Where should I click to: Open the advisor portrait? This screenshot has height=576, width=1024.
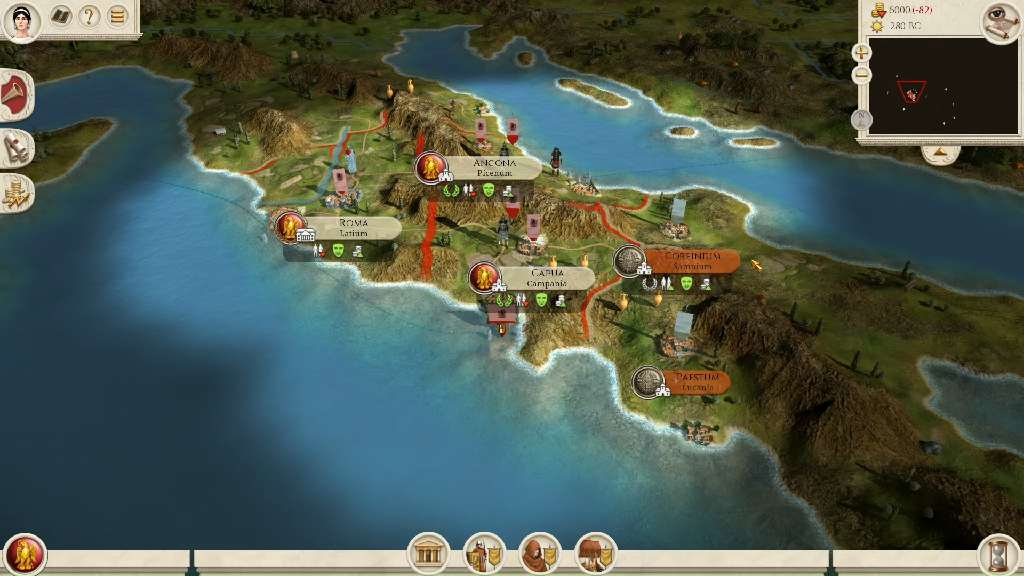(x=22, y=20)
